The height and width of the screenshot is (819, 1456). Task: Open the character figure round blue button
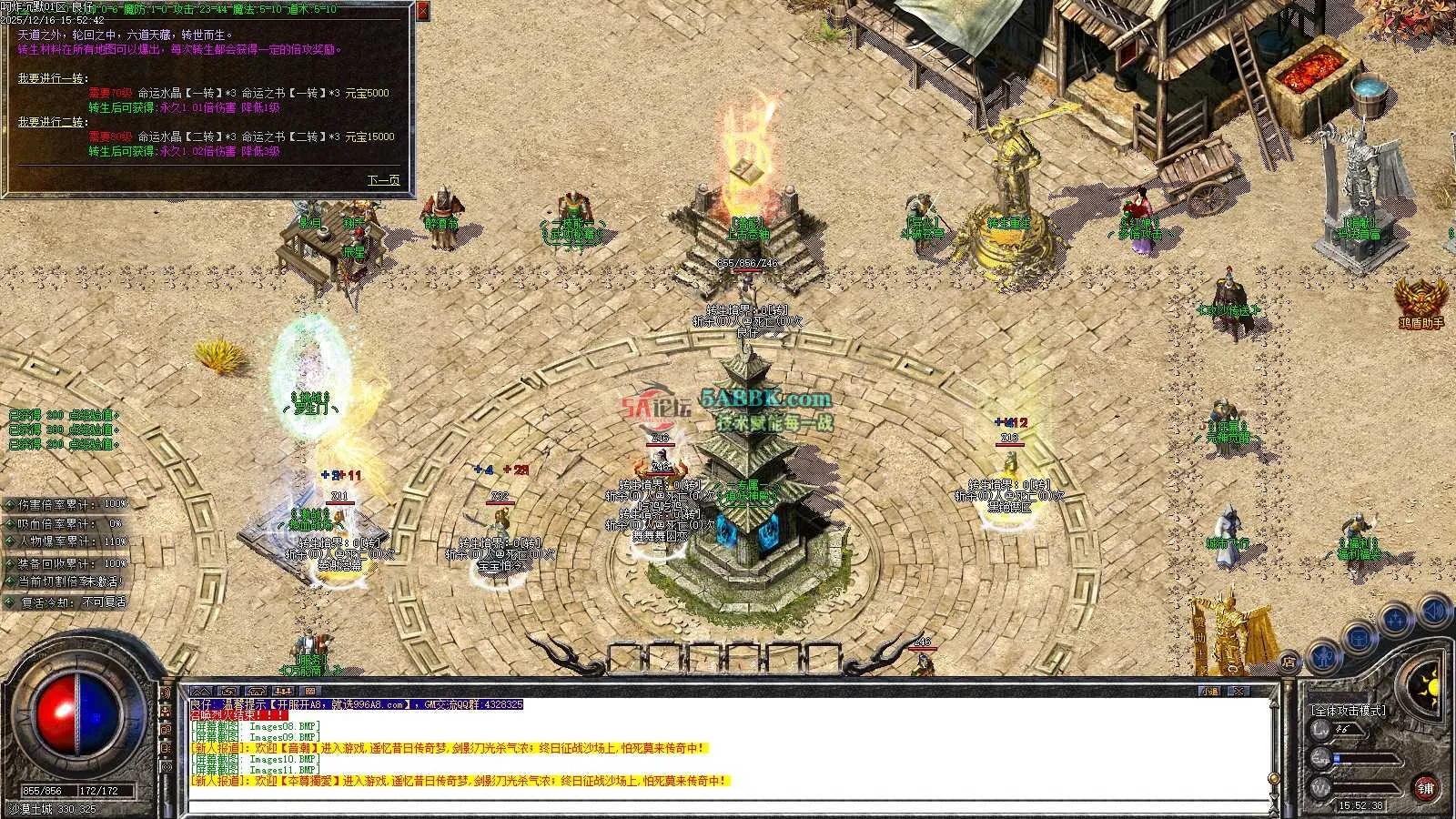pos(1324,655)
